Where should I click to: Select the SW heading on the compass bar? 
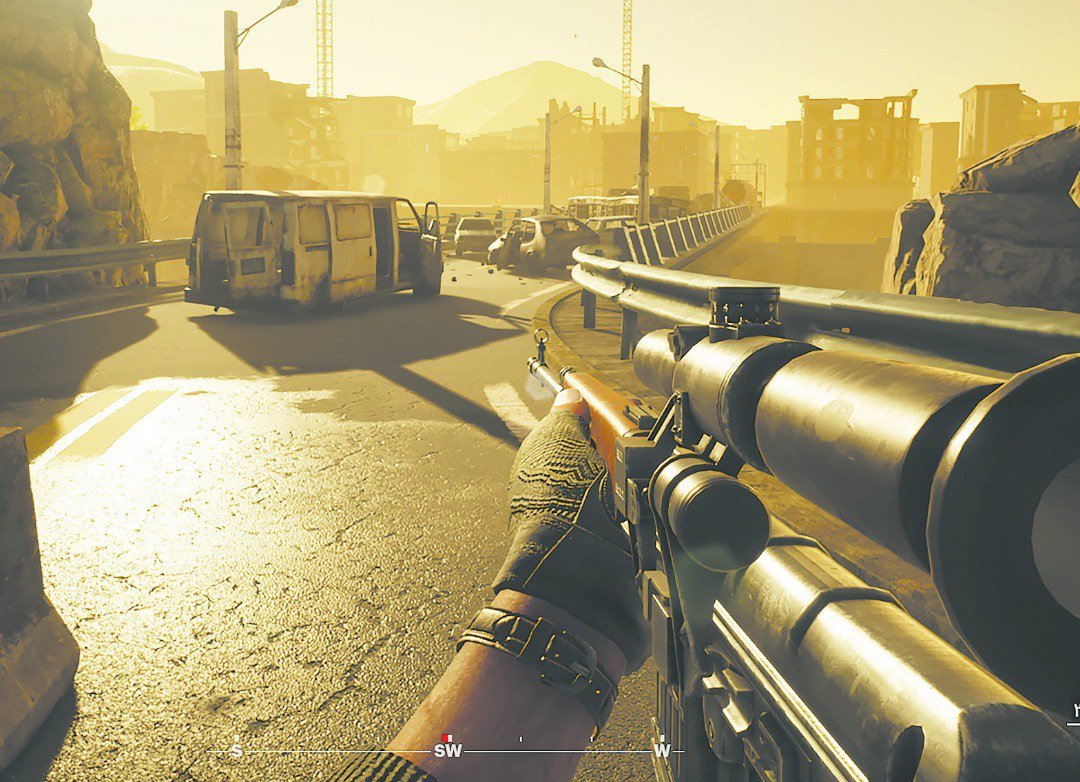click(448, 751)
